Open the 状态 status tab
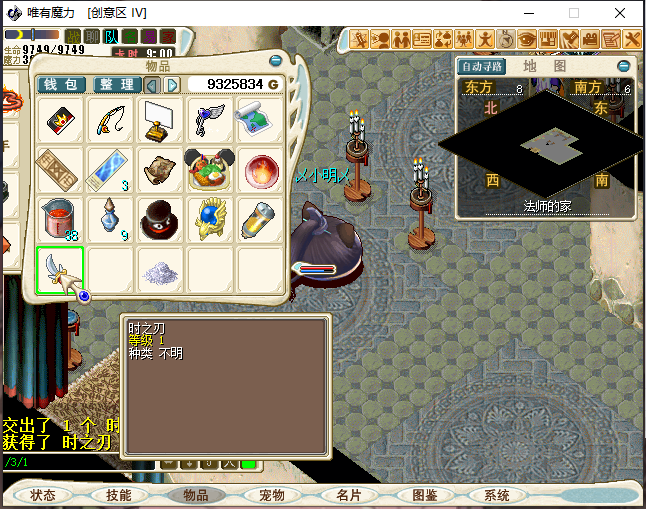This screenshot has width=646, height=509. [43, 495]
